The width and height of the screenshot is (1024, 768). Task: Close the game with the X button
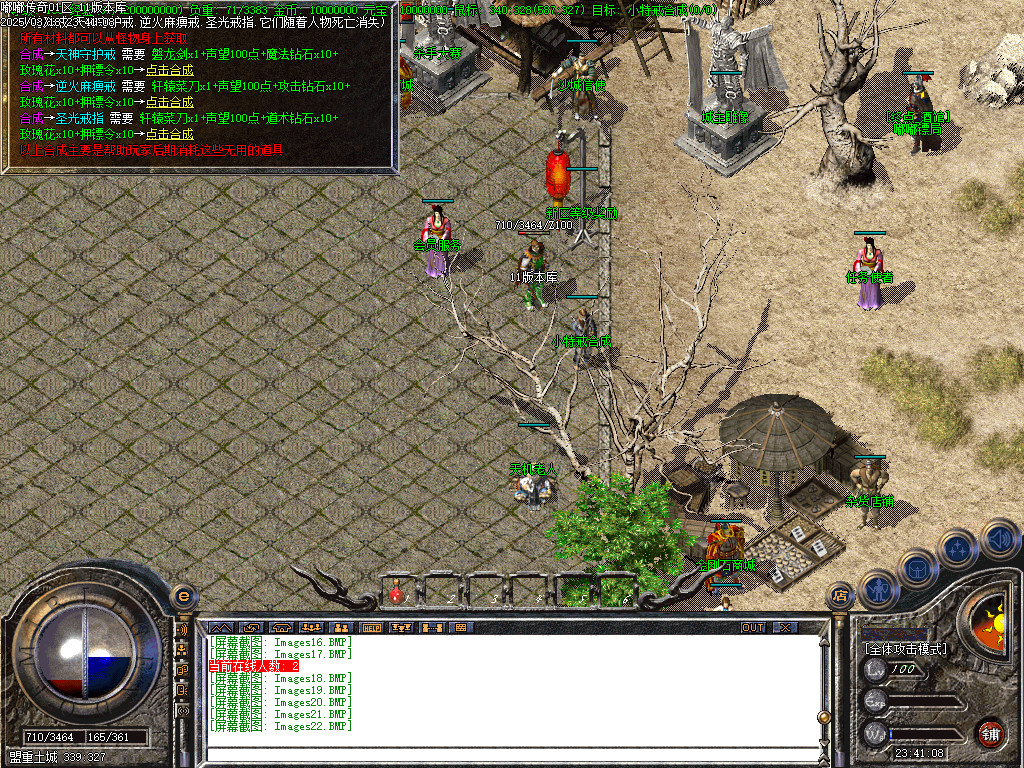tap(786, 627)
